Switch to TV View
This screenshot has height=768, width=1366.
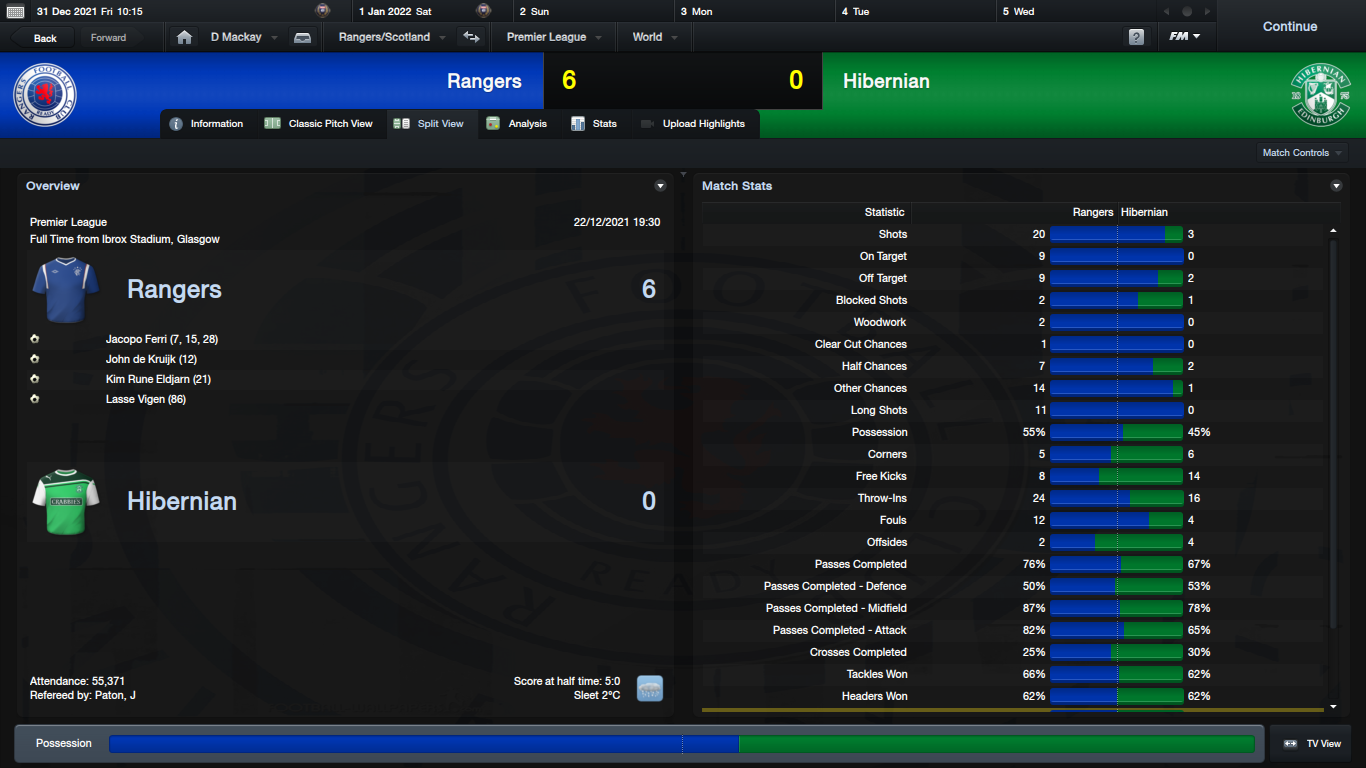(x=1312, y=744)
